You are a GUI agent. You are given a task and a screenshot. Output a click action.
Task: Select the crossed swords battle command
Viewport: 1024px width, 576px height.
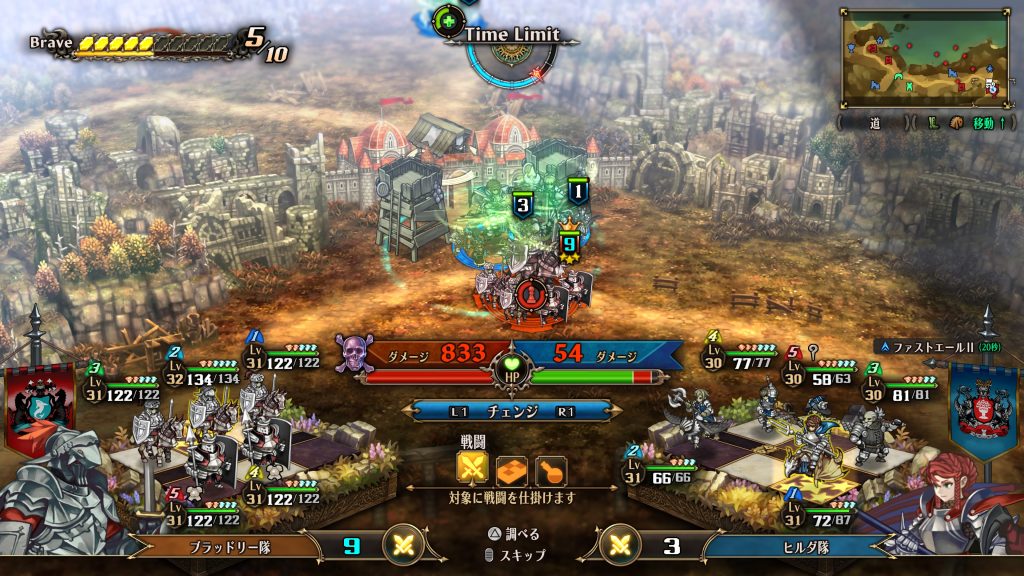(473, 468)
